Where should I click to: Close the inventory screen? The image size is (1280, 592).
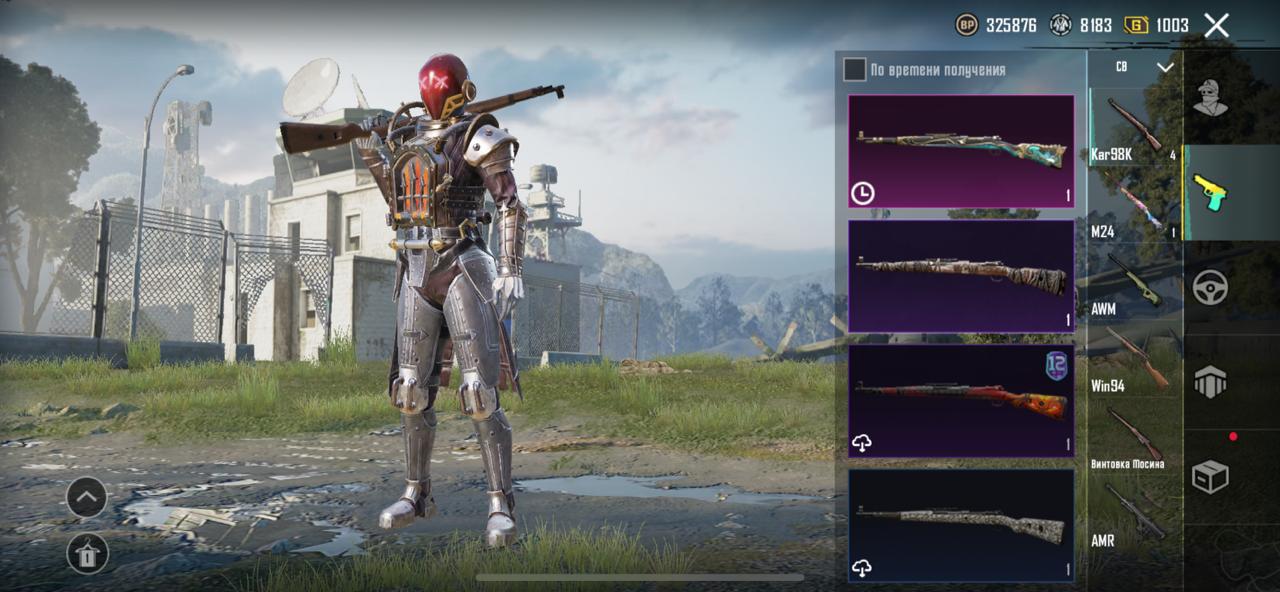[1216, 25]
